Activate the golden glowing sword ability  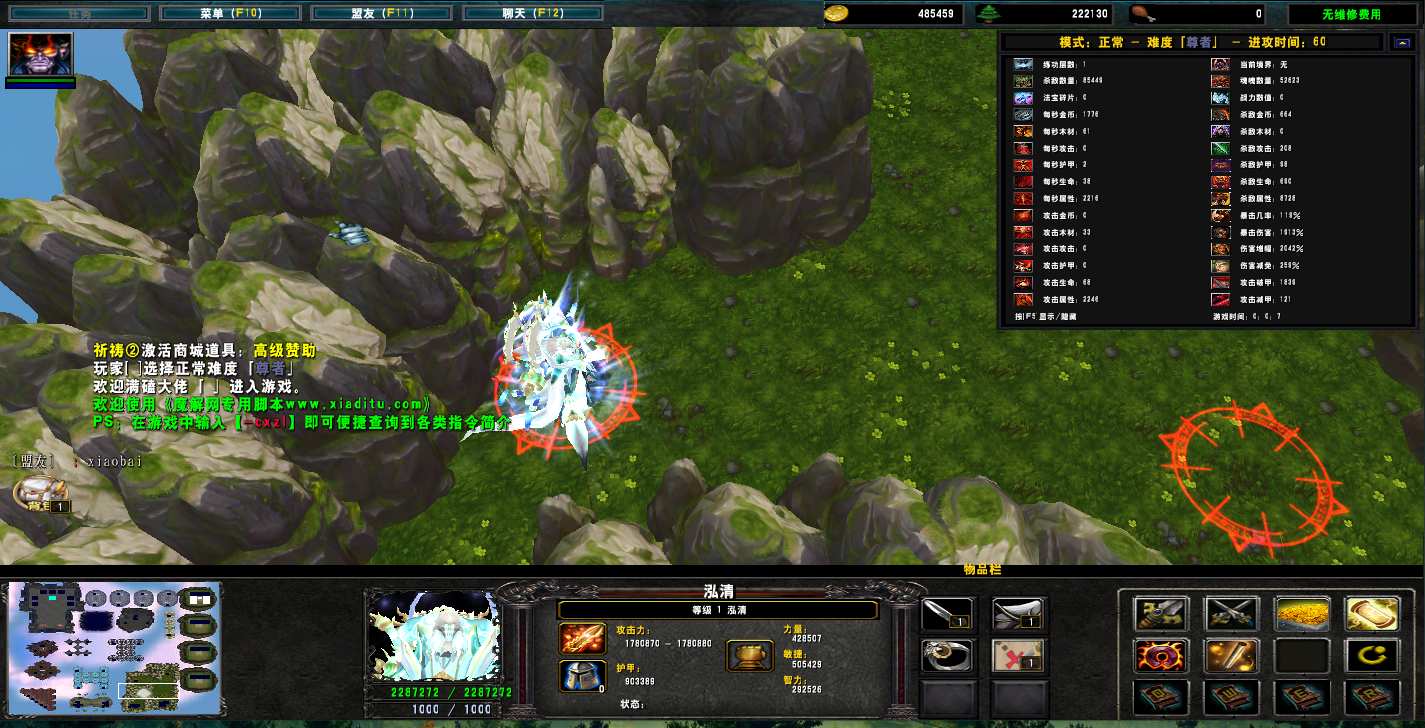click(x=1231, y=656)
